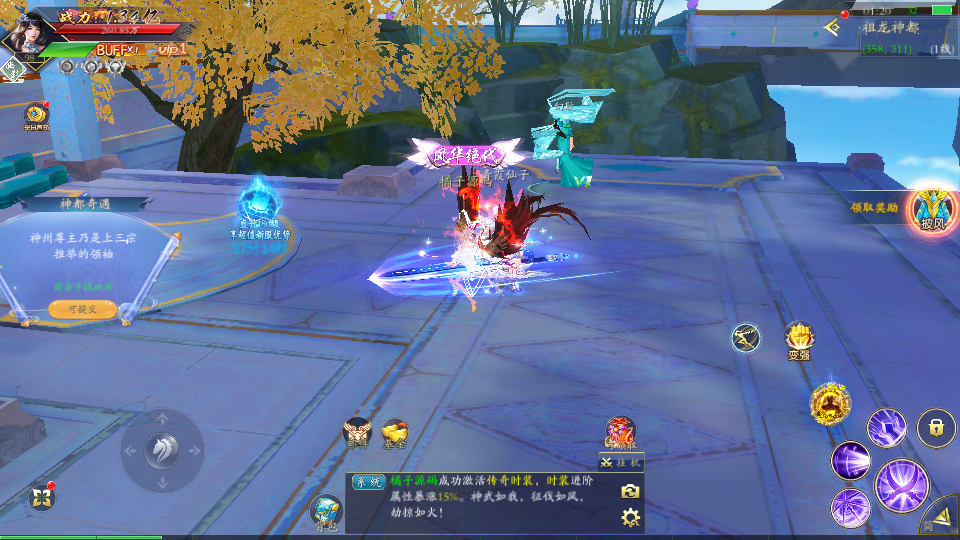Toggle the 挂机 auto-battle button
960x540 pixels.
point(621,461)
